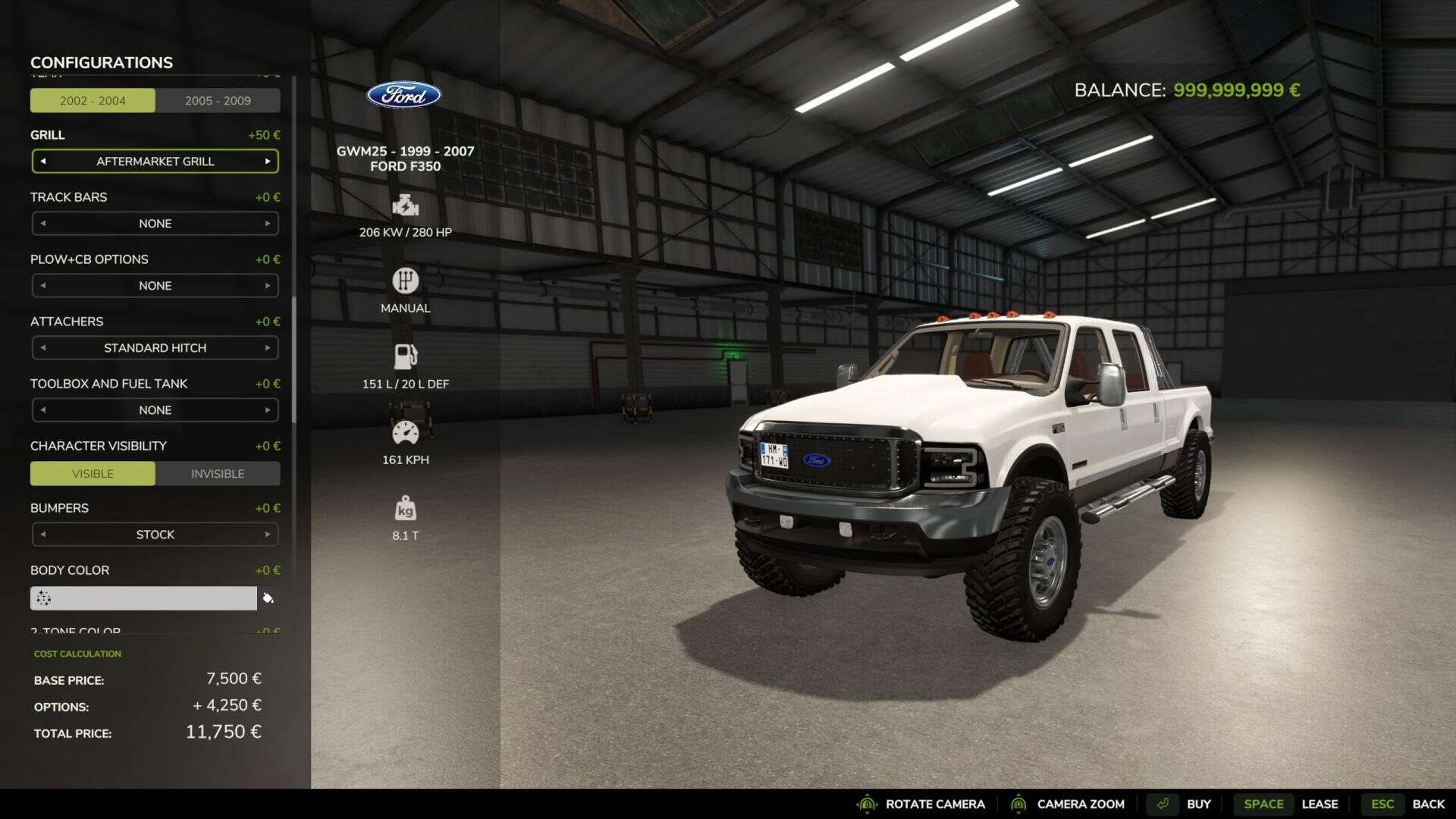Advance the Track Bars option with right arrow

[268, 224]
